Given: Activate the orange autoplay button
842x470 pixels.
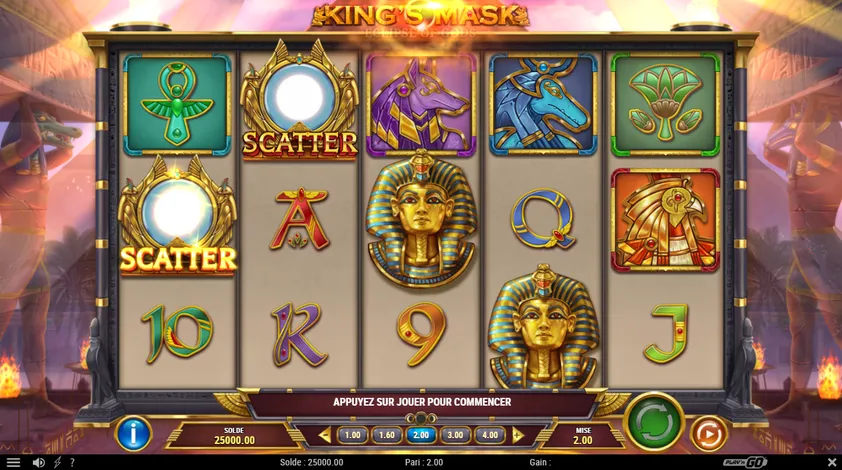Looking at the screenshot, I should (709, 434).
